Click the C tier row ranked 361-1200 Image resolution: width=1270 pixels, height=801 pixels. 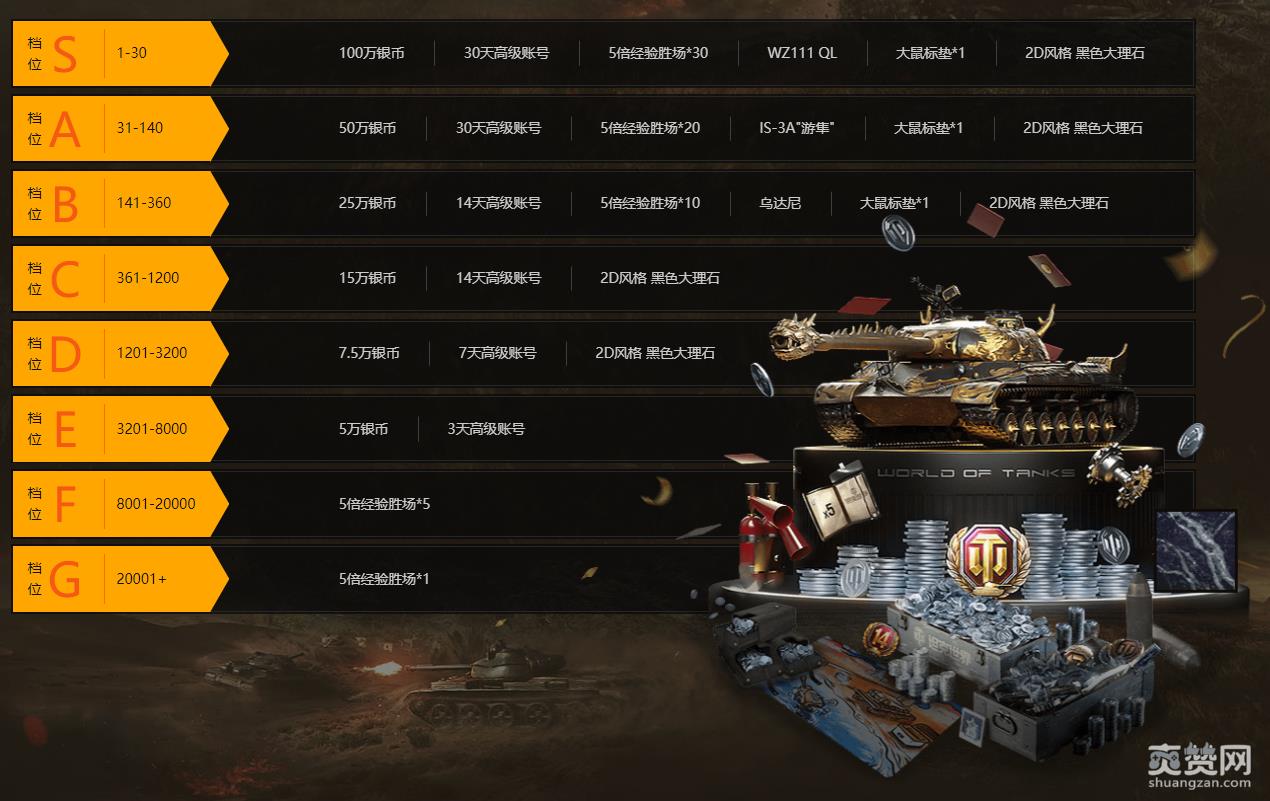click(x=120, y=278)
